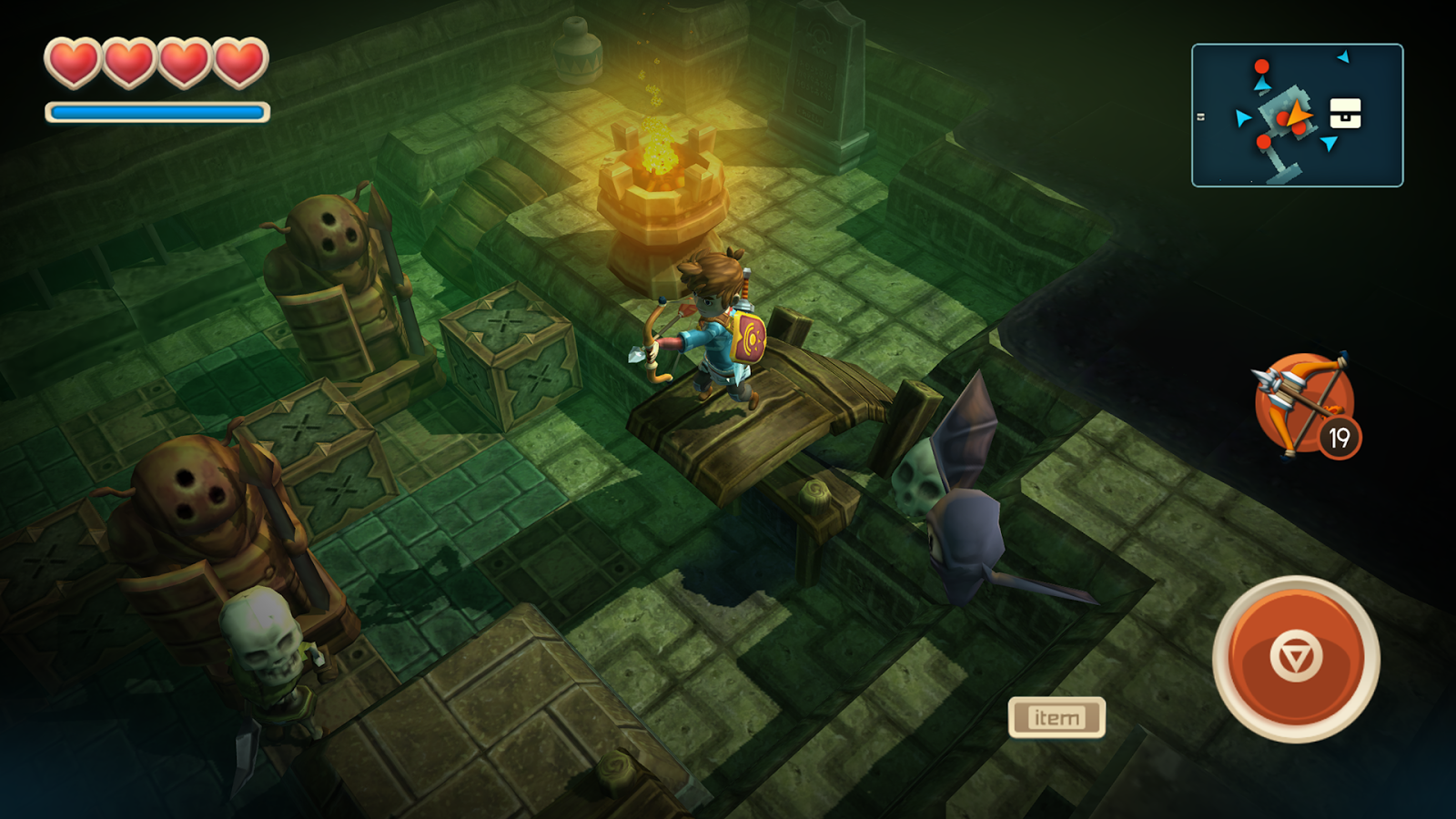Select the bow and arrow weapon icon
This screenshot has height=819, width=1456.
(x=1305, y=399)
